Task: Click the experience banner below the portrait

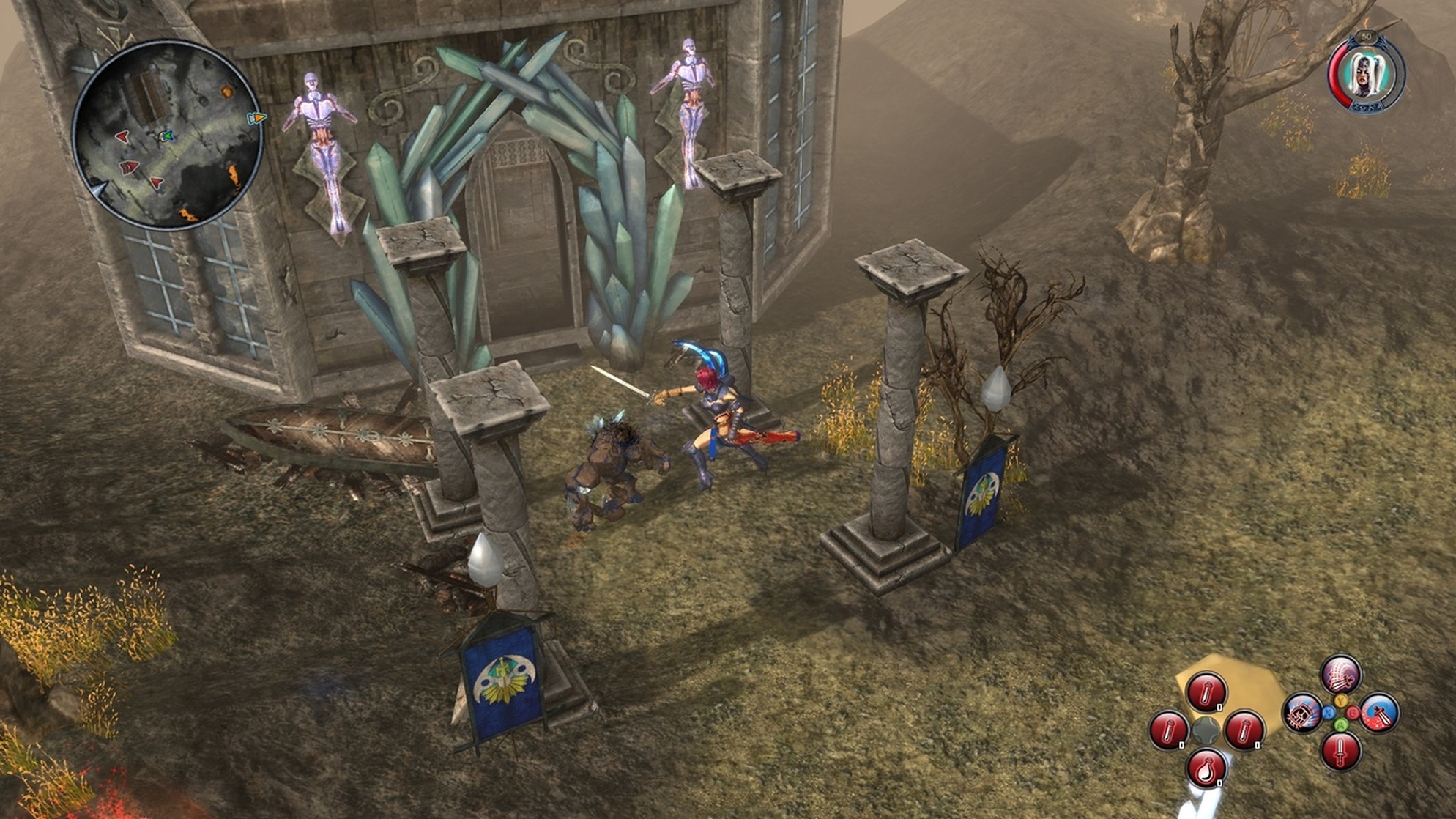Action: [1367, 105]
